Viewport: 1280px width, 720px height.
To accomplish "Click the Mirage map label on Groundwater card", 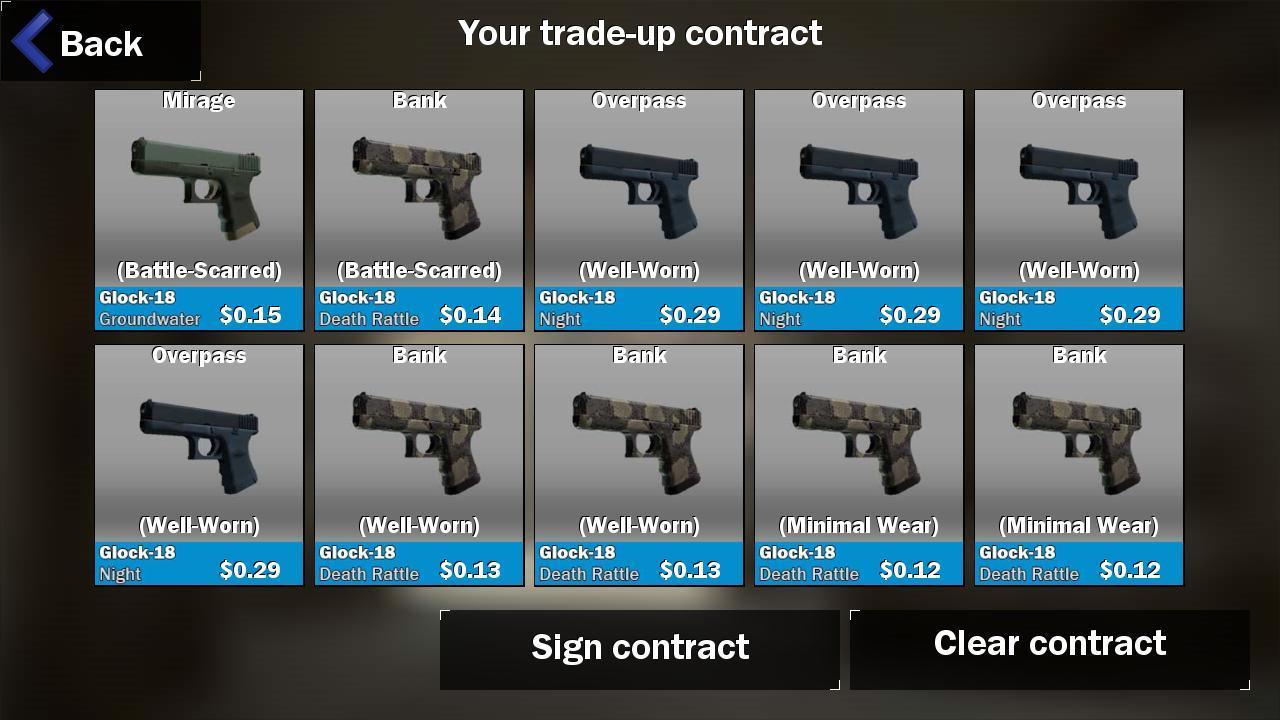I will coord(198,100).
